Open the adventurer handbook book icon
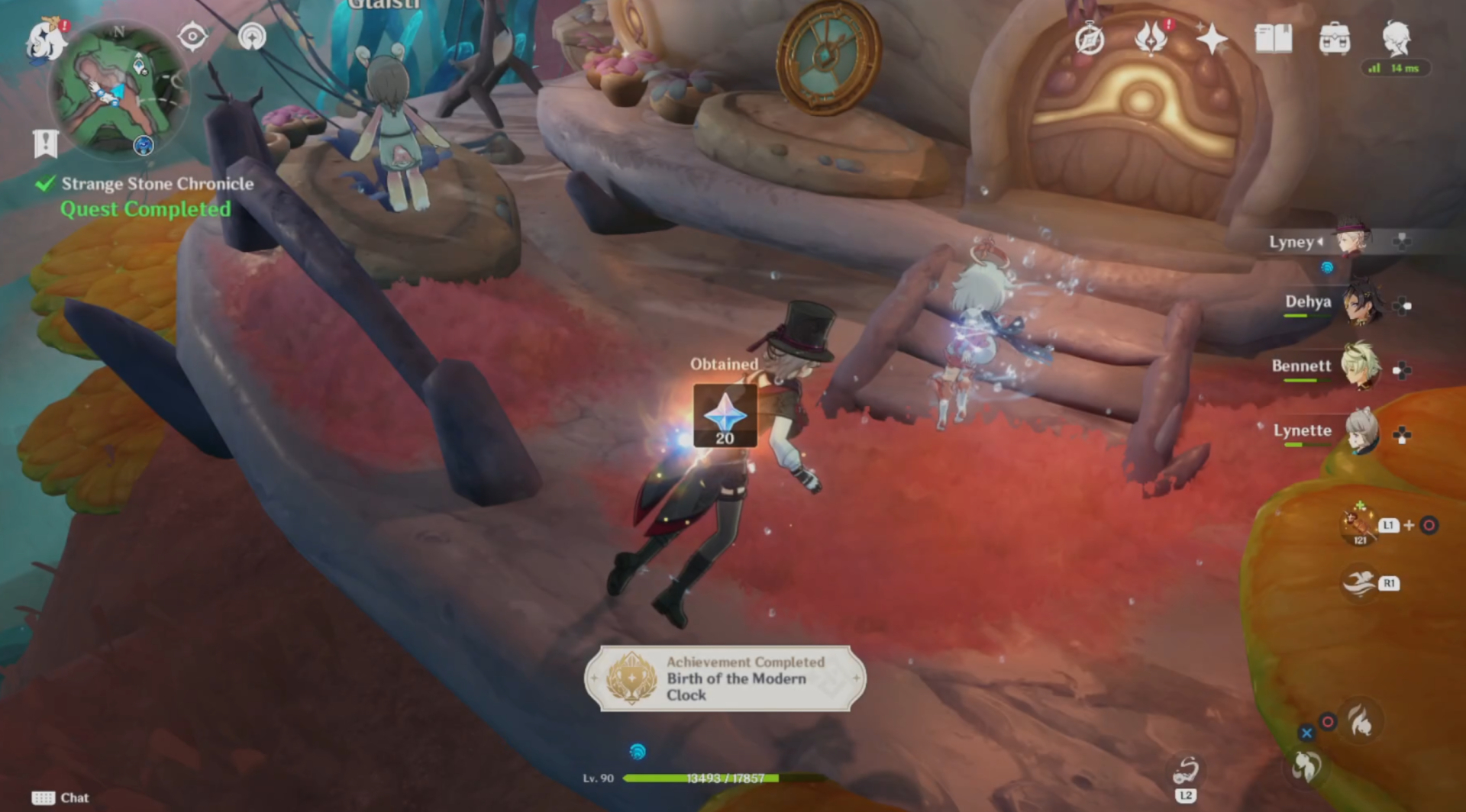The height and width of the screenshot is (812, 1466). pyautogui.click(x=1274, y=38)
